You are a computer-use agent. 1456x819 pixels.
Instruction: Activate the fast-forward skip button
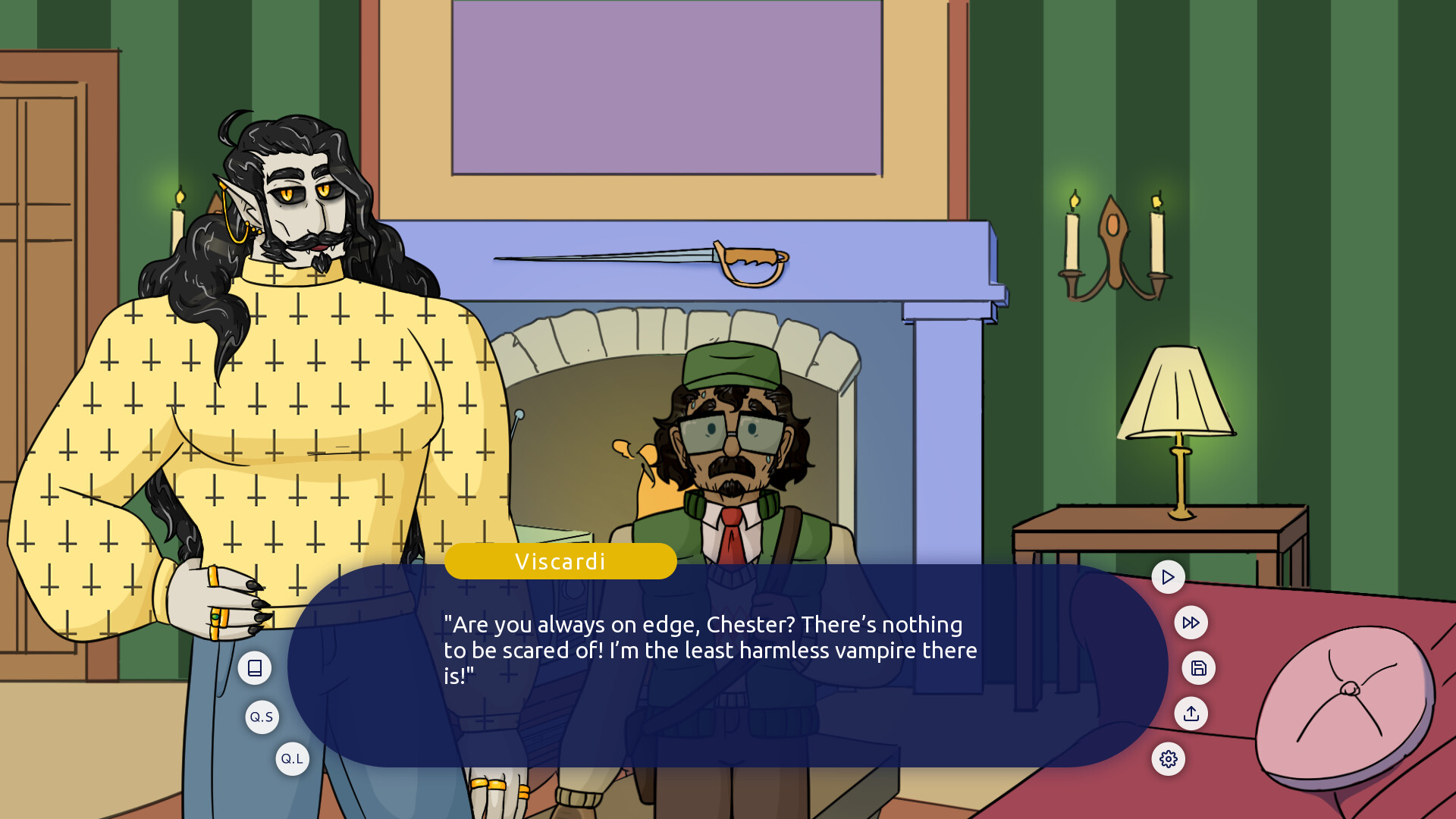click(1191, 623)
